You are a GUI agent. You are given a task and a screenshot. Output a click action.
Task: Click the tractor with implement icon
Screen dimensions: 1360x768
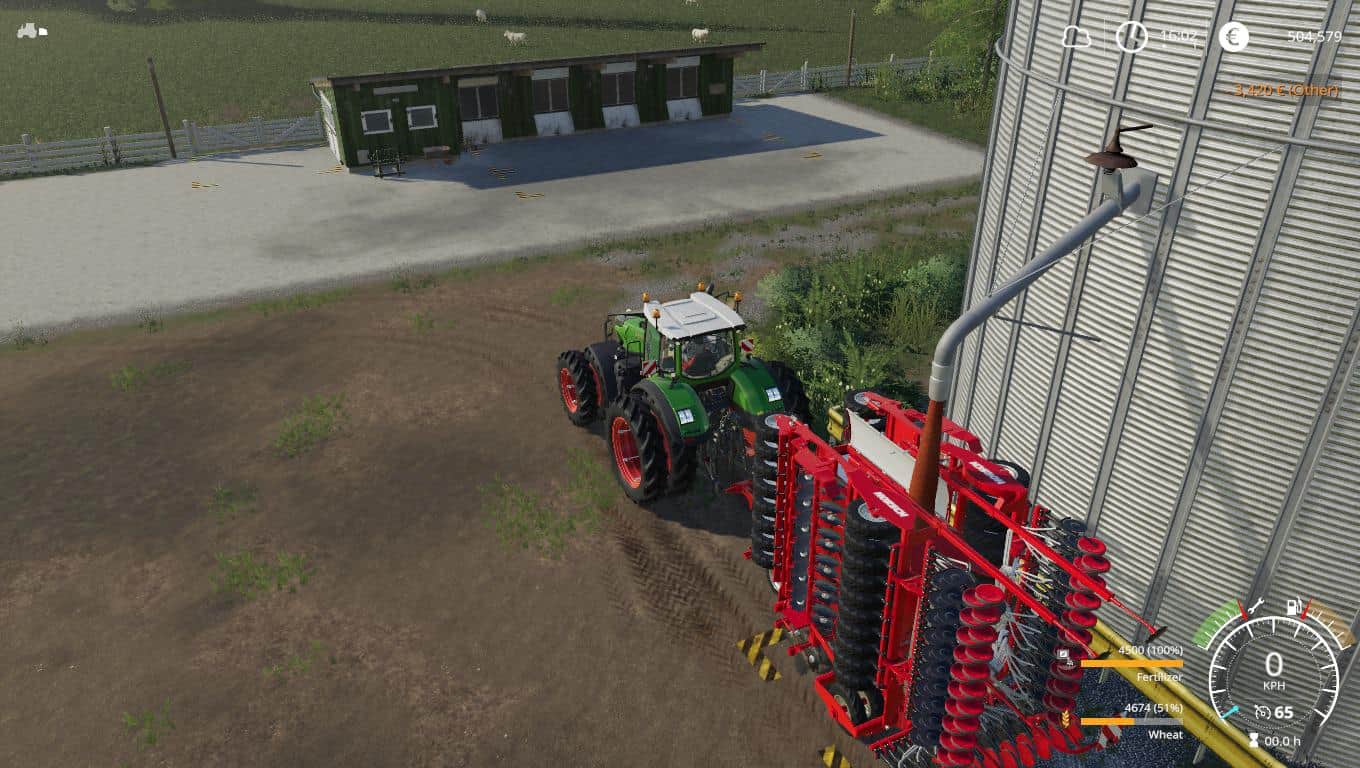31,30
